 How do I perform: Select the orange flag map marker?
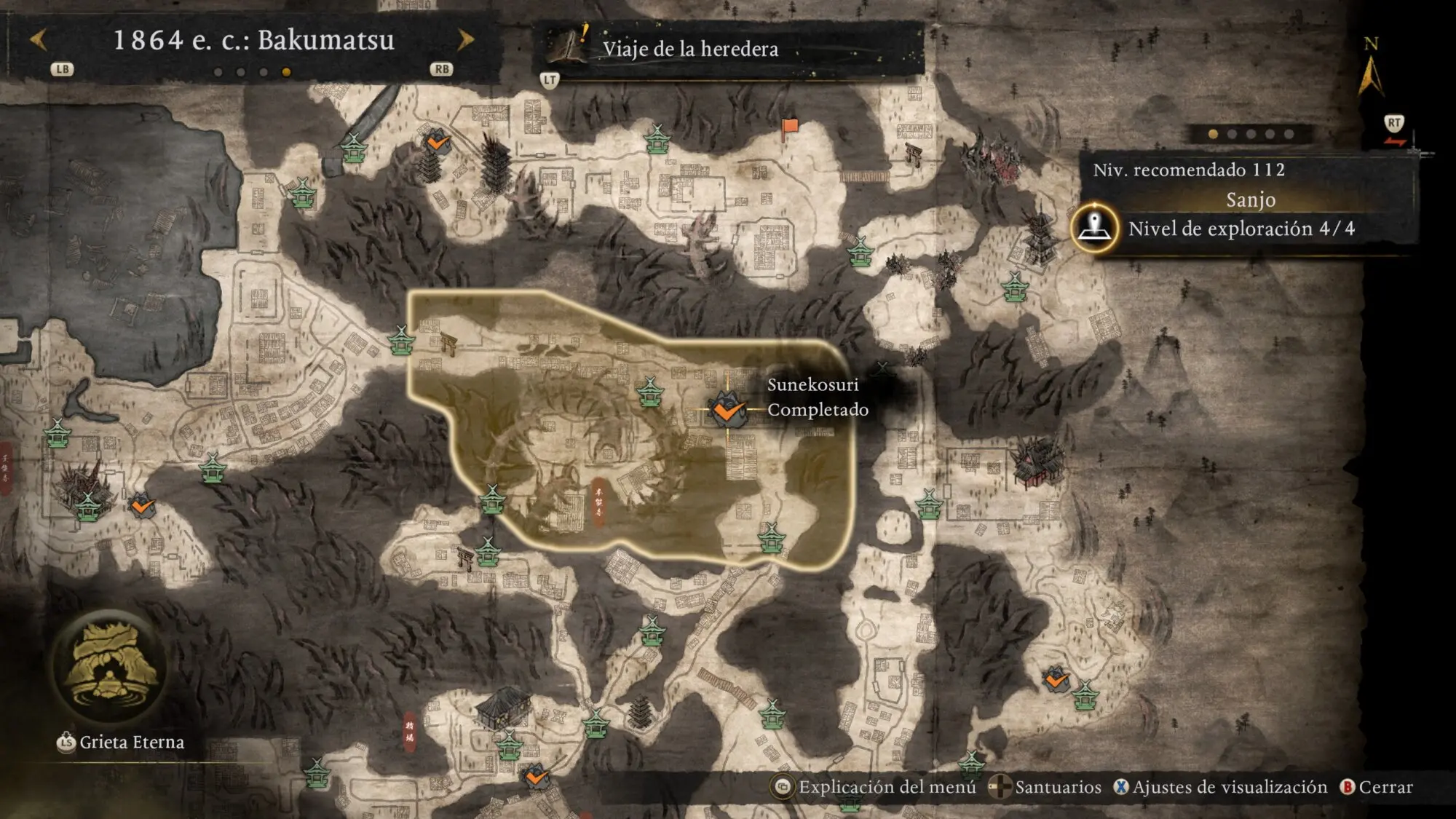pyautogui.click(x=789, y=129)
